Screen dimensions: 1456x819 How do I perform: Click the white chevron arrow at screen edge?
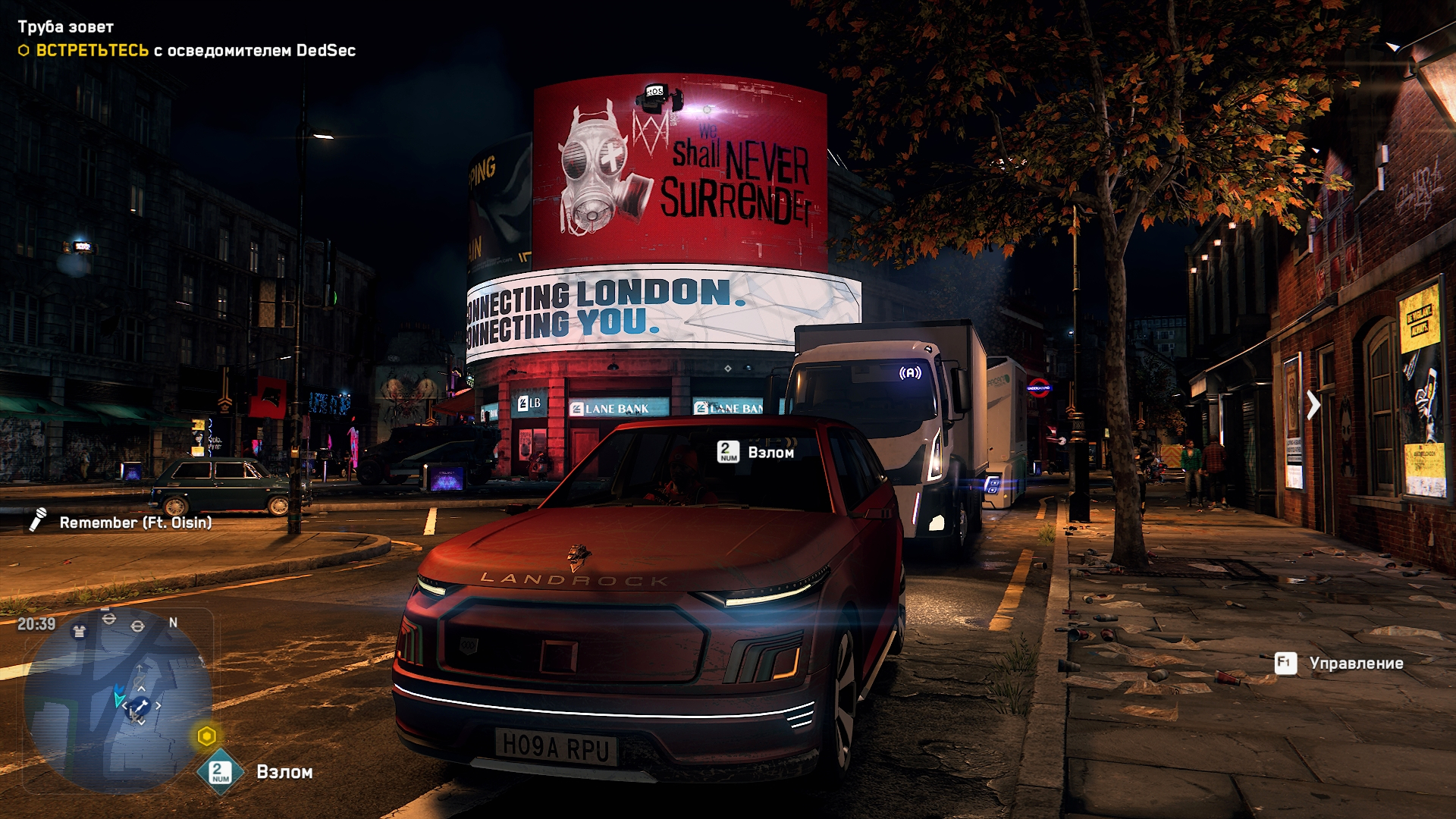click(1313, 404)
